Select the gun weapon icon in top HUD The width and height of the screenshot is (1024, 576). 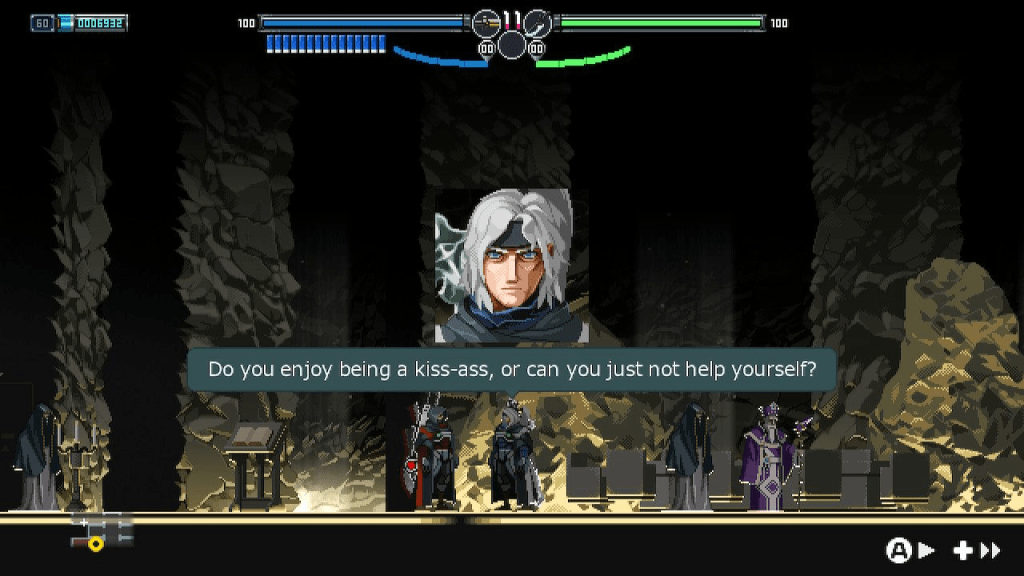(x=486, y=22)
